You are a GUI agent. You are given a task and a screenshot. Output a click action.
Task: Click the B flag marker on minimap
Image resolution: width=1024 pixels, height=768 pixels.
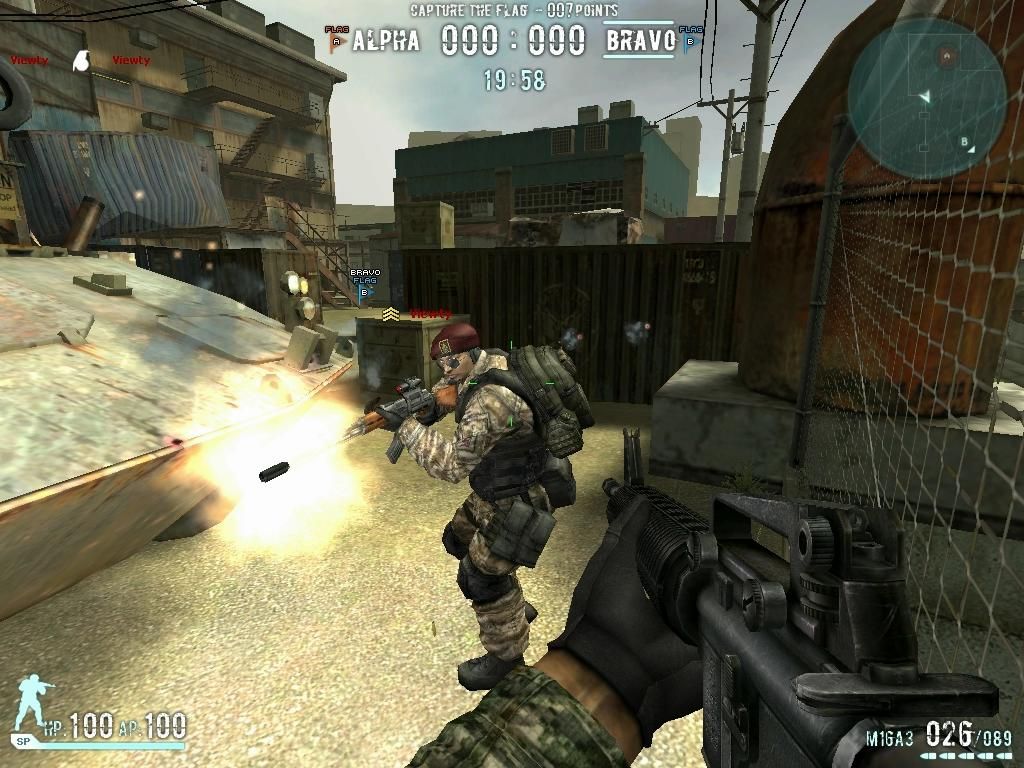pos(965,142)
